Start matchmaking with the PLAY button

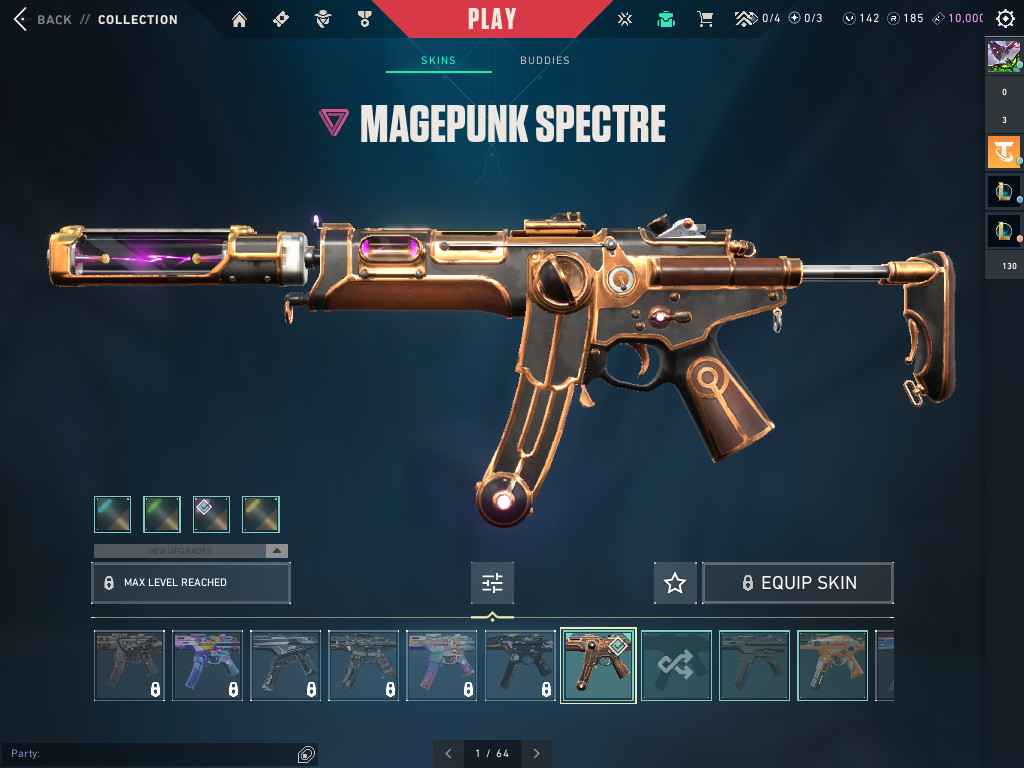(492, 19)
